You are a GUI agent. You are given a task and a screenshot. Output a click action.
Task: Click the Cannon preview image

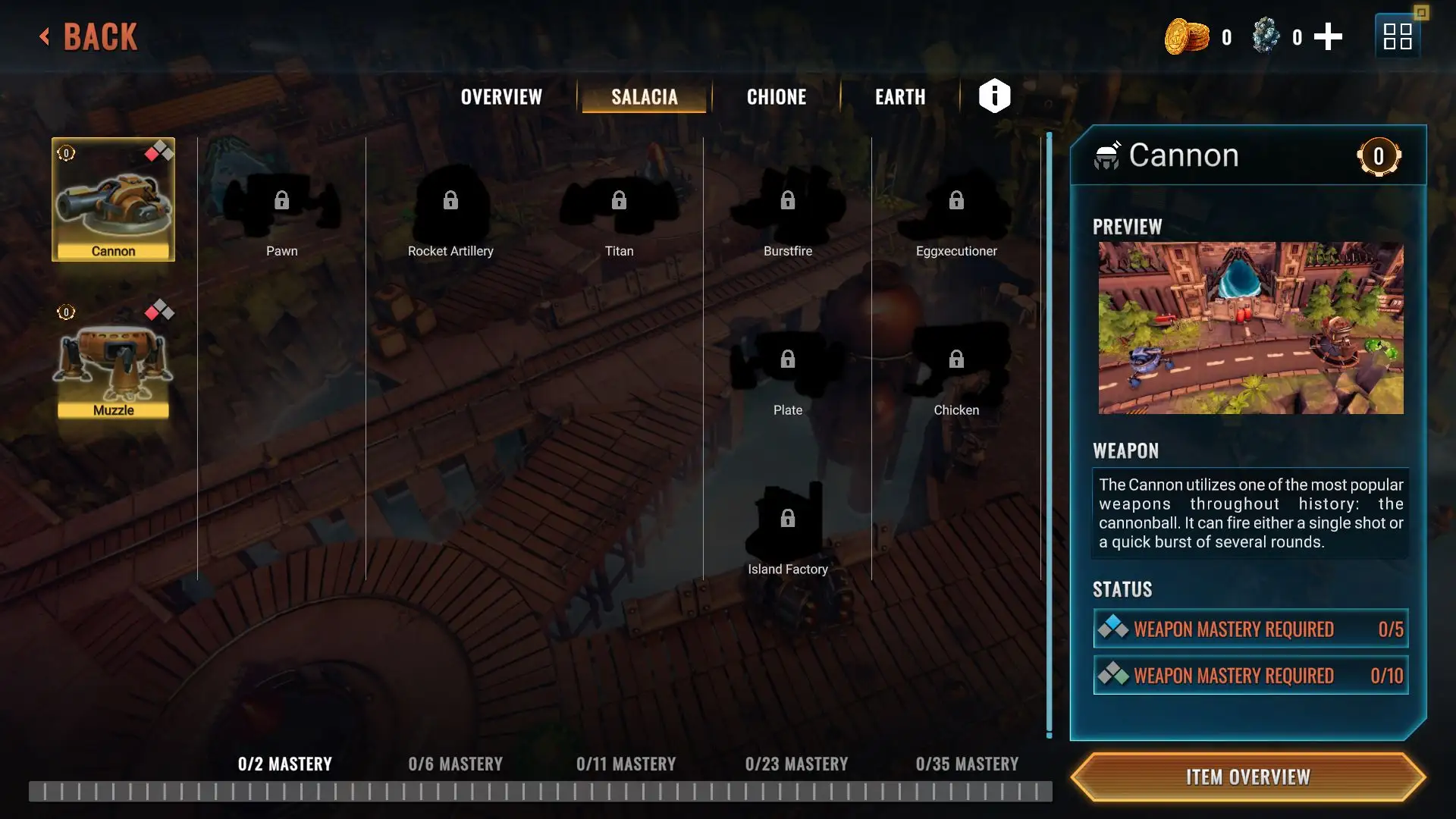pos(1250,328)
